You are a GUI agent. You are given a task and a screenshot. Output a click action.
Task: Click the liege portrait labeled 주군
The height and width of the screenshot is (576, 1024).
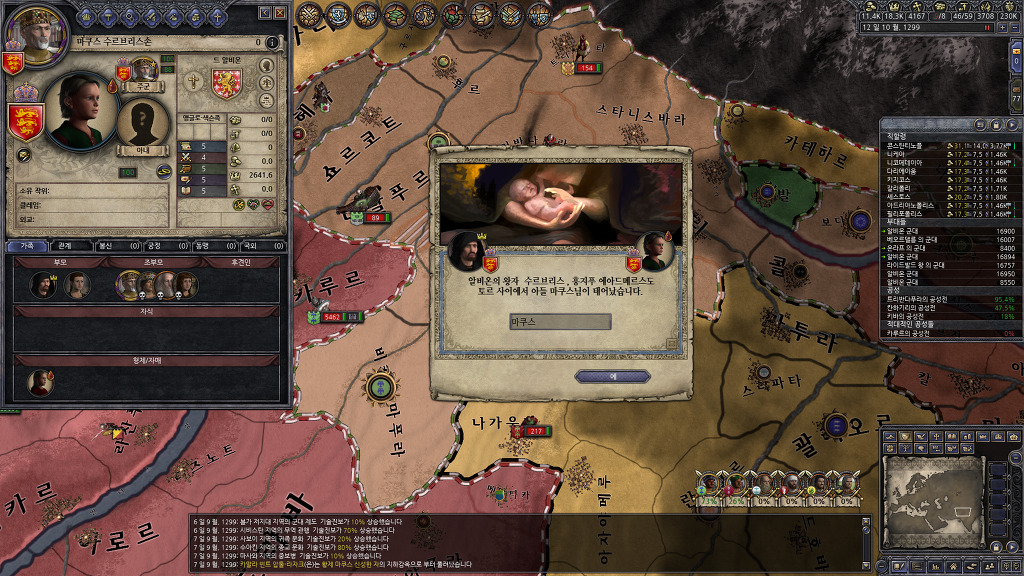point(143,72)
